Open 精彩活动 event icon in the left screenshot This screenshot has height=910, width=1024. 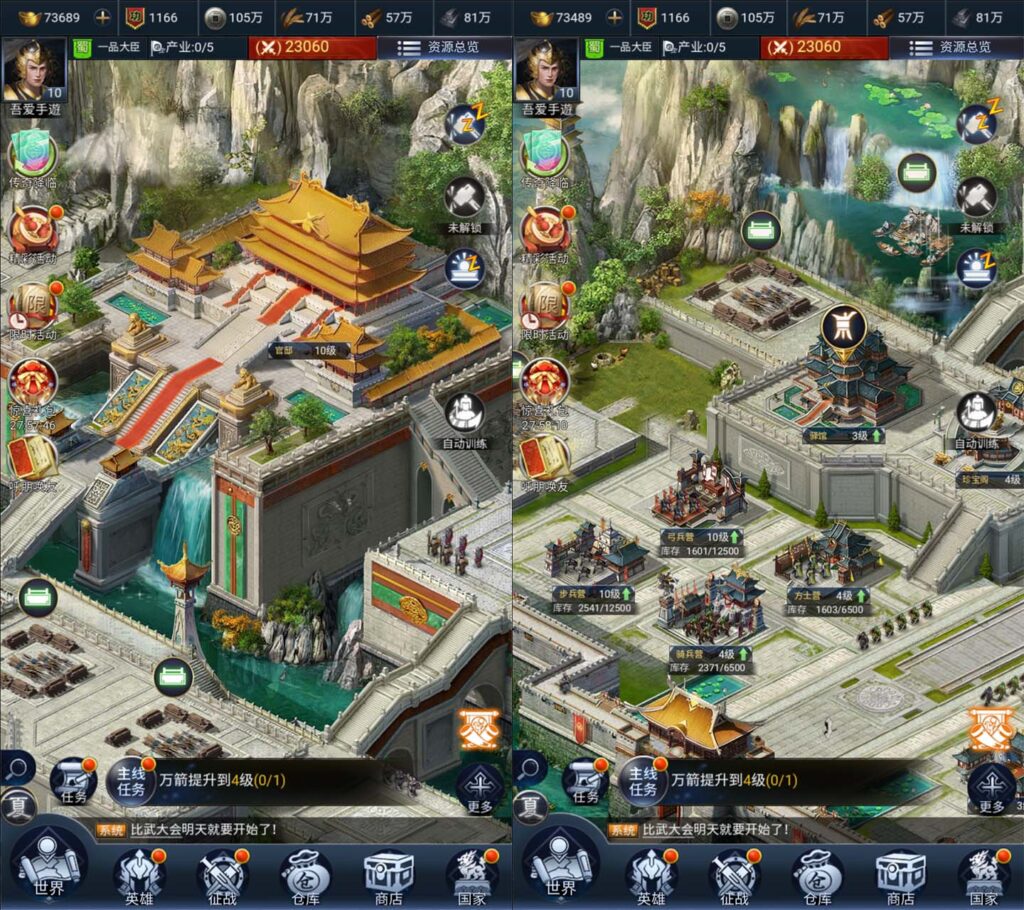(32, 230)
